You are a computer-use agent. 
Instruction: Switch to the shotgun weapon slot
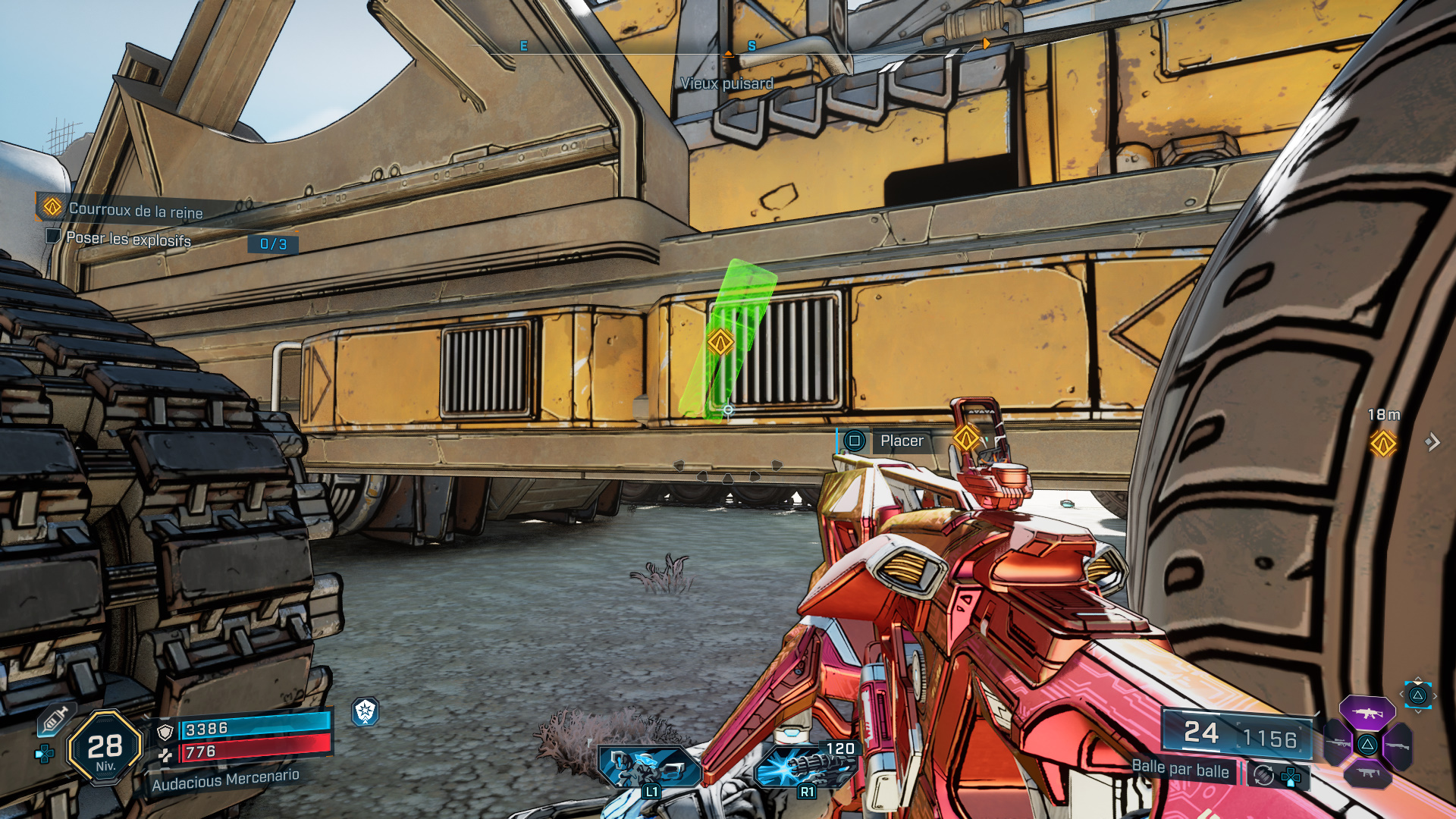1396,745
